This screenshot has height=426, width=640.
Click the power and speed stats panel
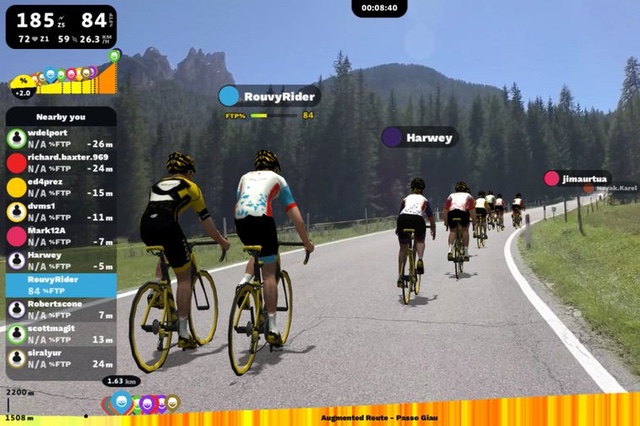click(60, 27)
